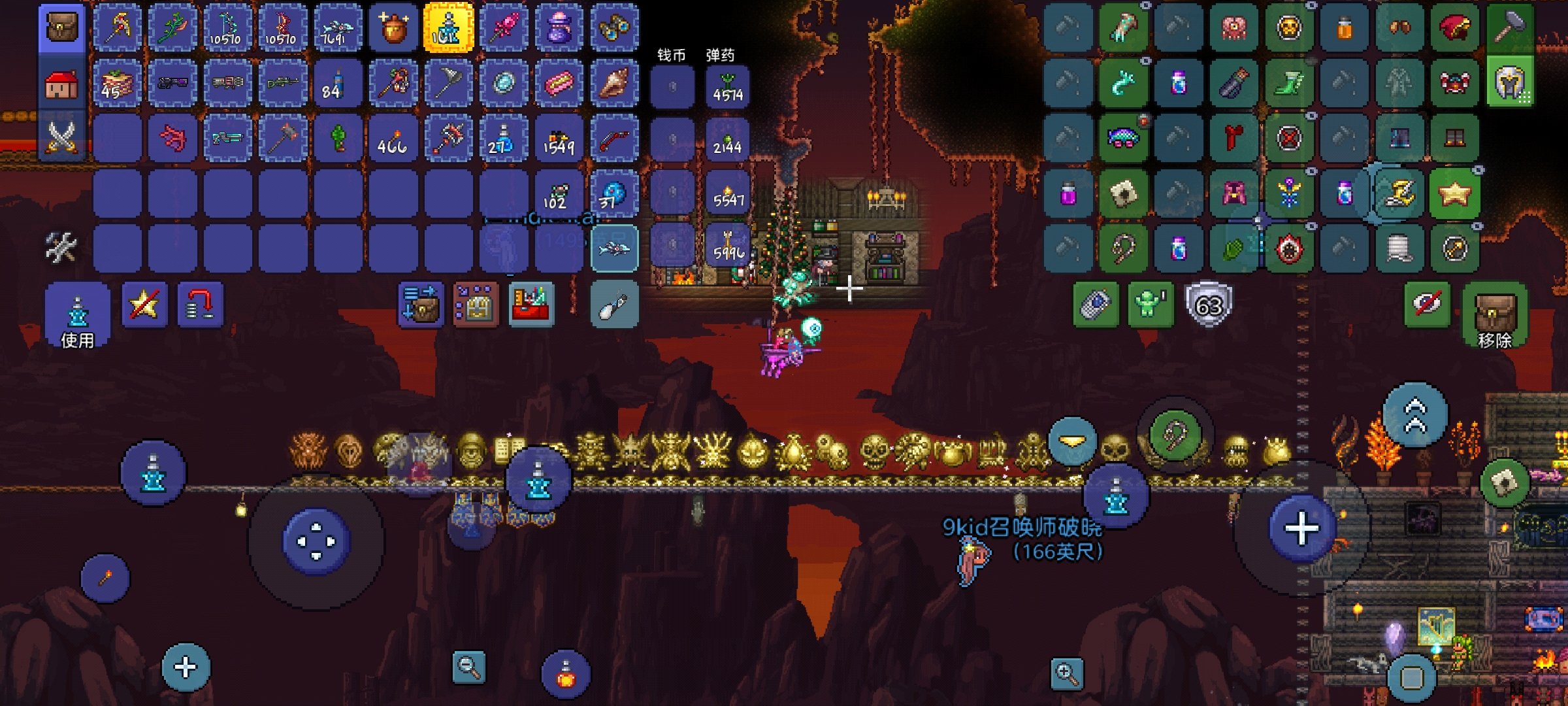This screenshot has height=706, width=1568.
Task: Switch to the red house housing tab
Action: [x=62, y=84]
